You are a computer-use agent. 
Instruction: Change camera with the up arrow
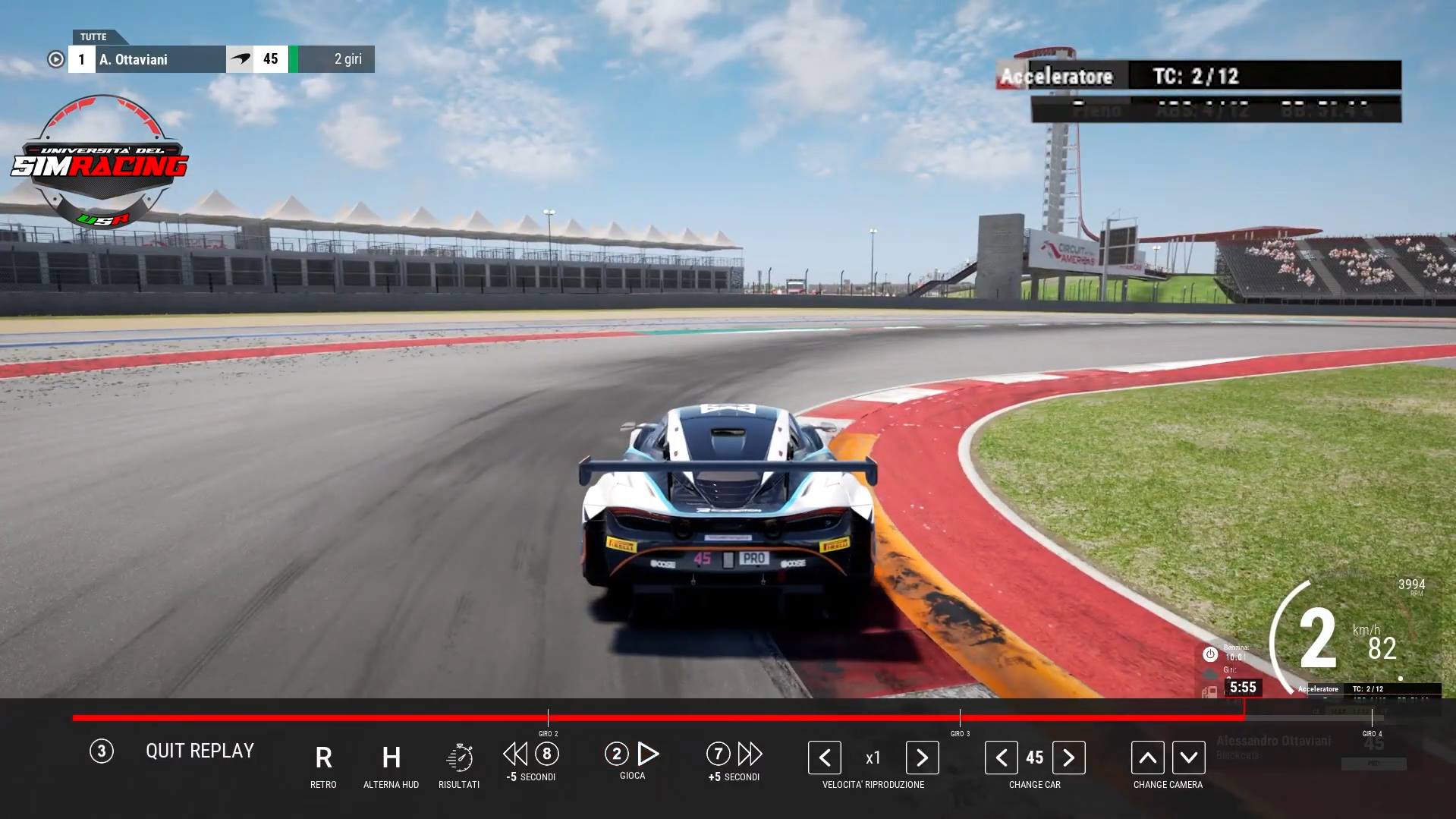coord(1147,758)
